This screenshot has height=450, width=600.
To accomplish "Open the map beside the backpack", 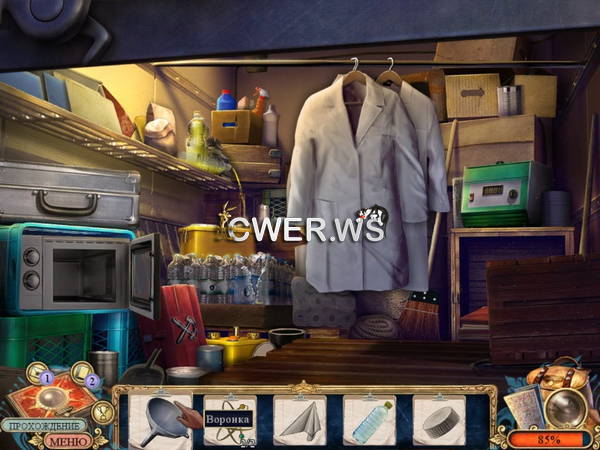I will coord(523,405).
